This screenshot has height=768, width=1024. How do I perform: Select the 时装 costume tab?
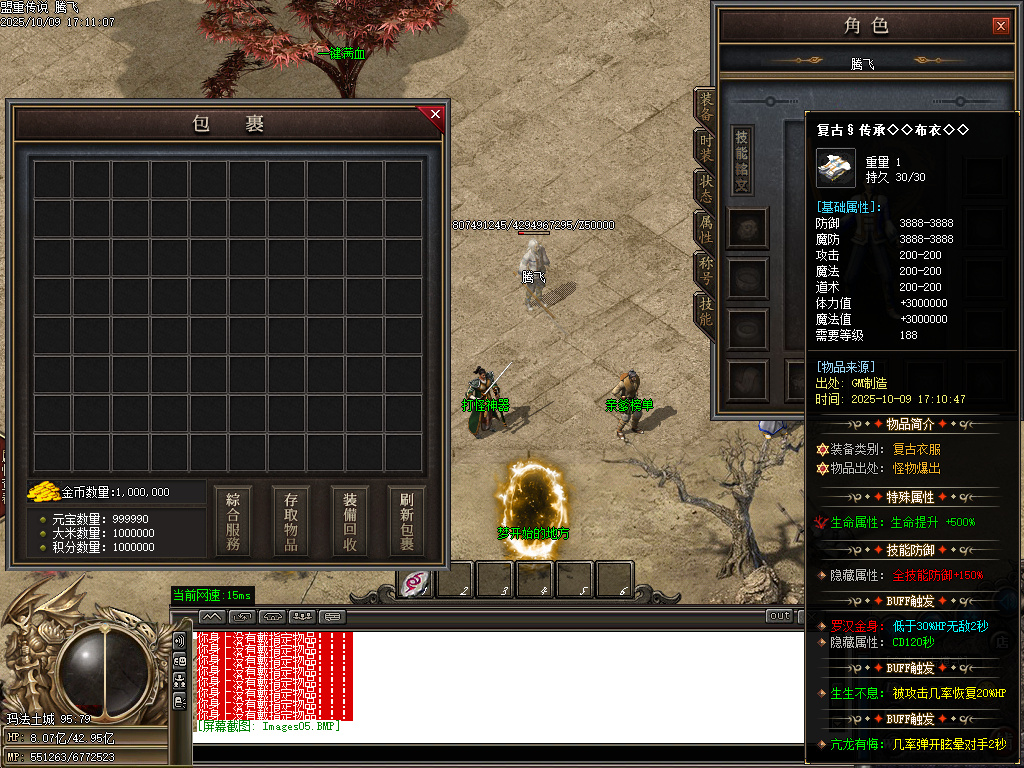[705, 148]
